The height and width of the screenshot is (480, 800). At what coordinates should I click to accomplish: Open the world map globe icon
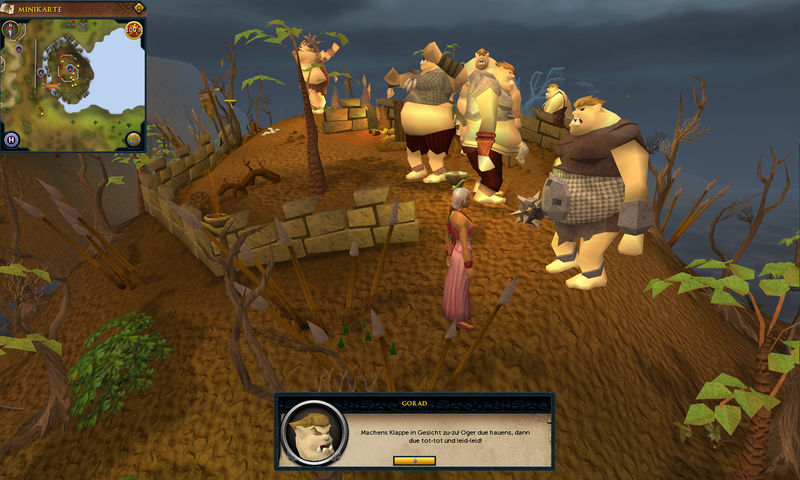133,139
